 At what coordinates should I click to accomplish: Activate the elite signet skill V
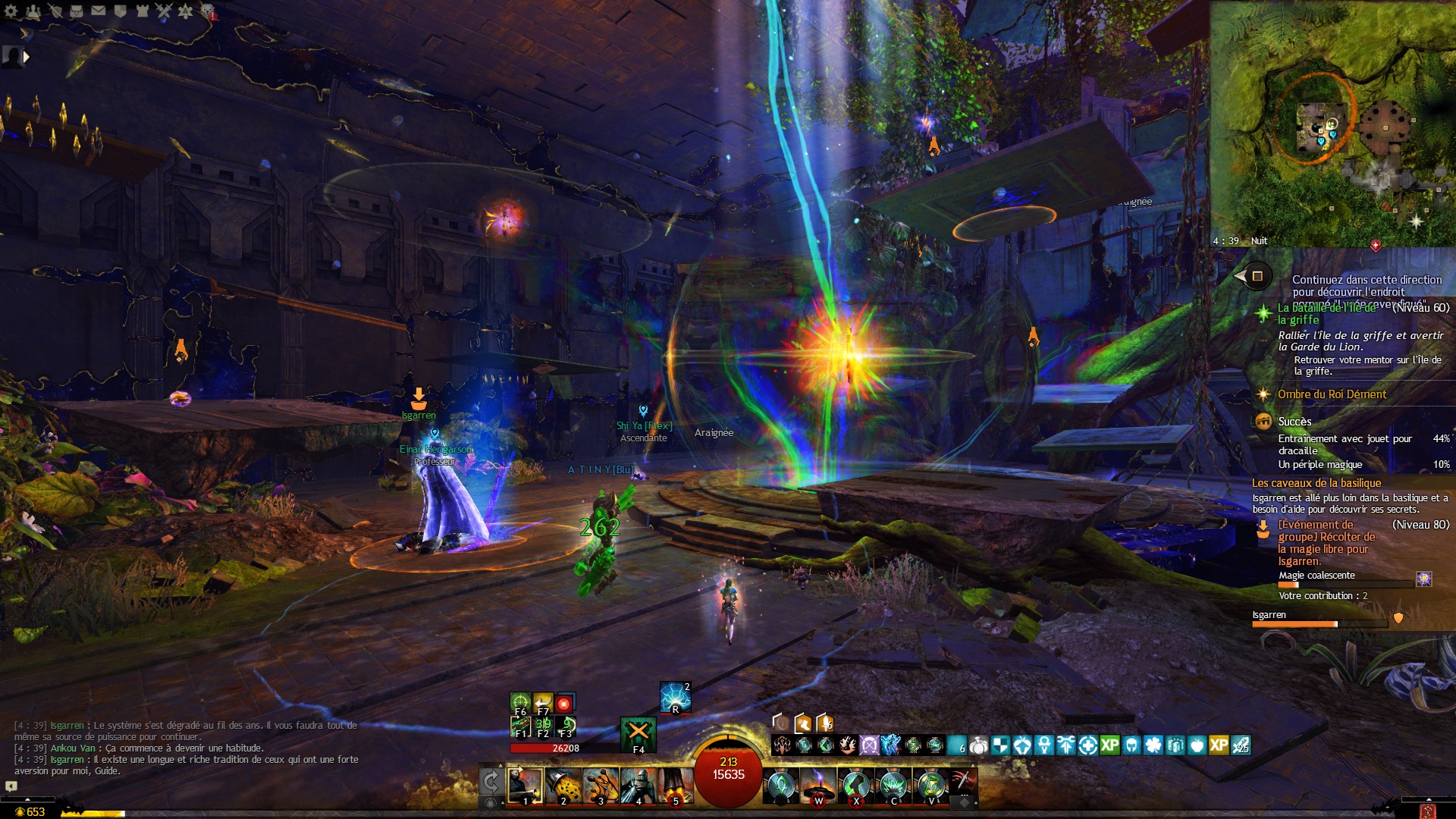point(931,786)
